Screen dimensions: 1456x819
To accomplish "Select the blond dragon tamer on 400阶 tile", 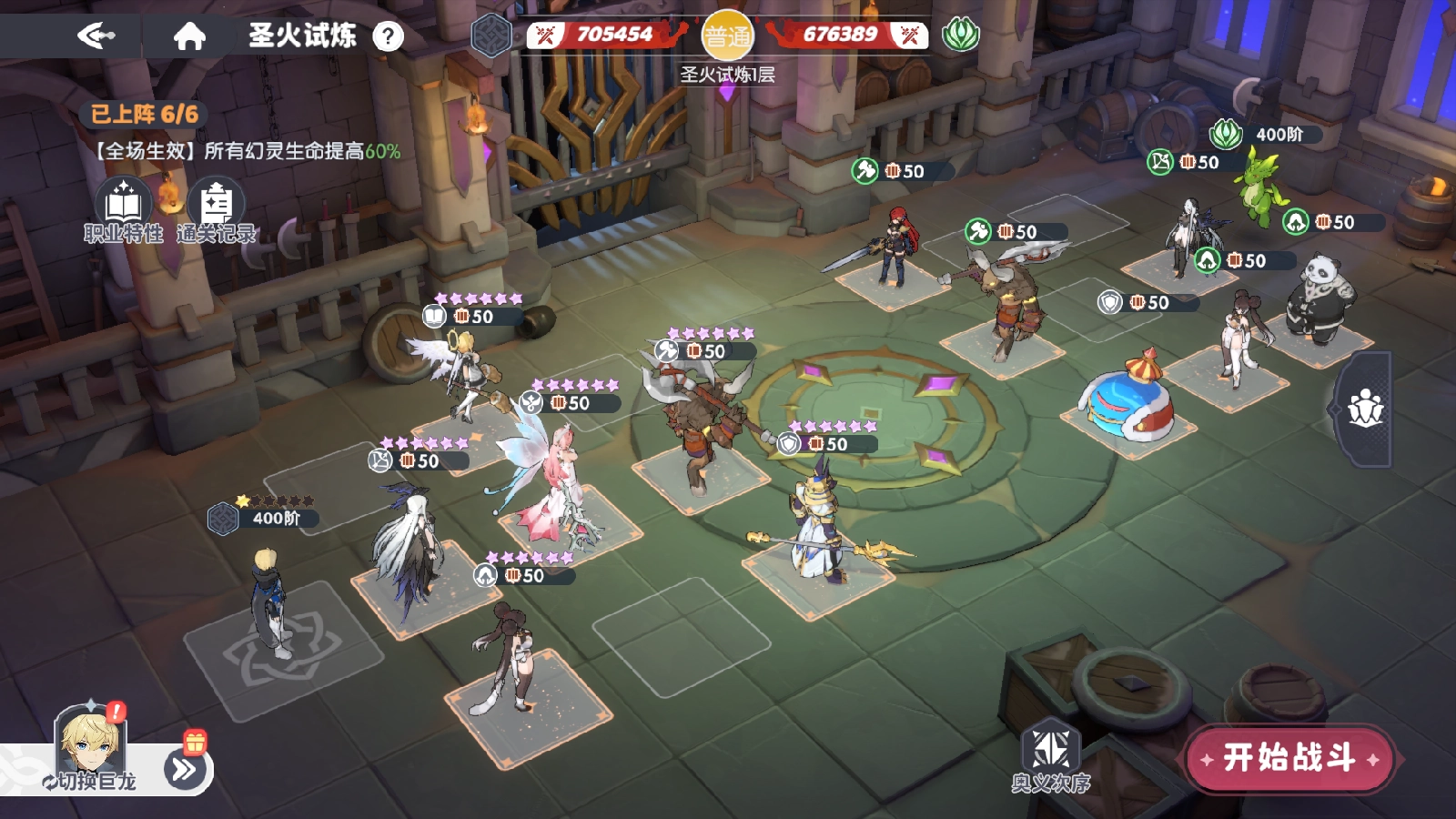I will coord(268,601).
